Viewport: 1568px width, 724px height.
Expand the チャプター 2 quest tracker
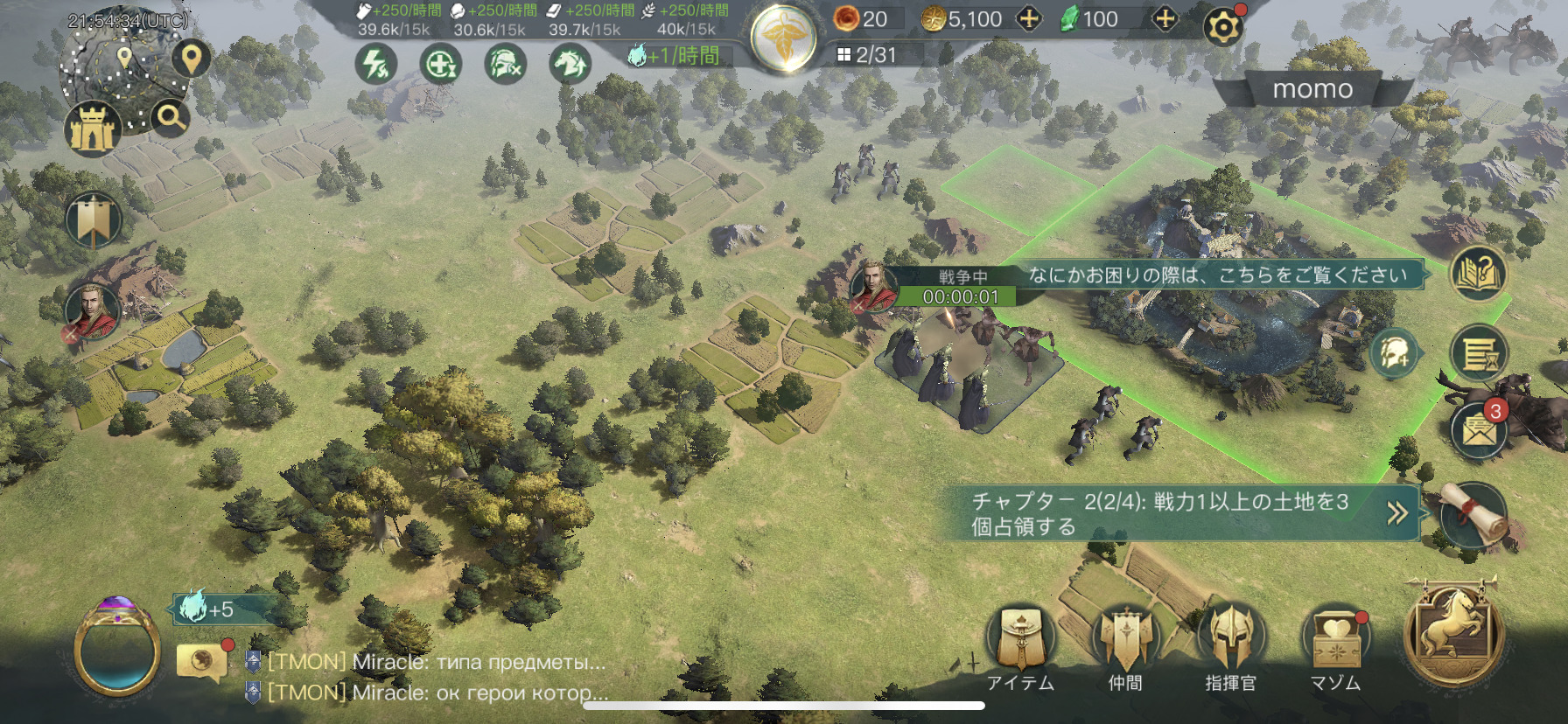1396,513
